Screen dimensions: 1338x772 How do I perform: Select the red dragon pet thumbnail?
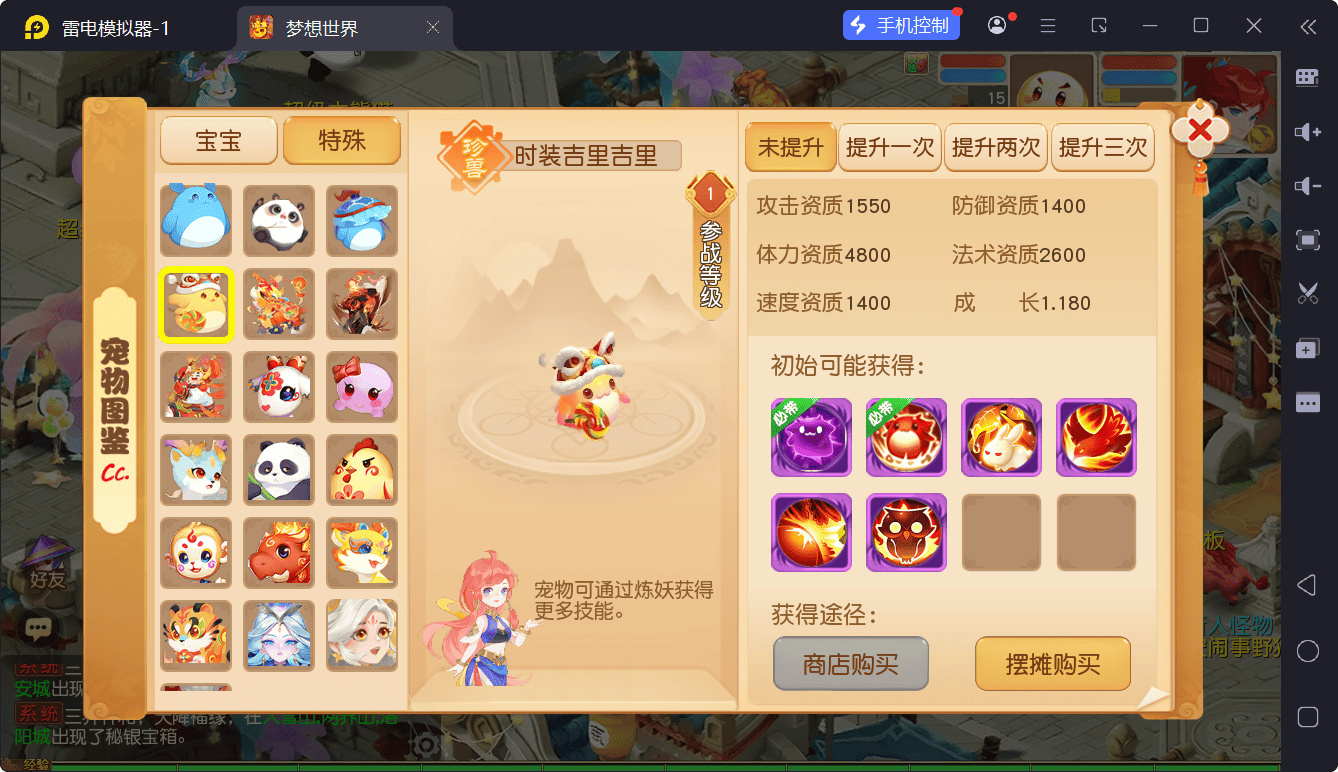(x=279, y=553)
